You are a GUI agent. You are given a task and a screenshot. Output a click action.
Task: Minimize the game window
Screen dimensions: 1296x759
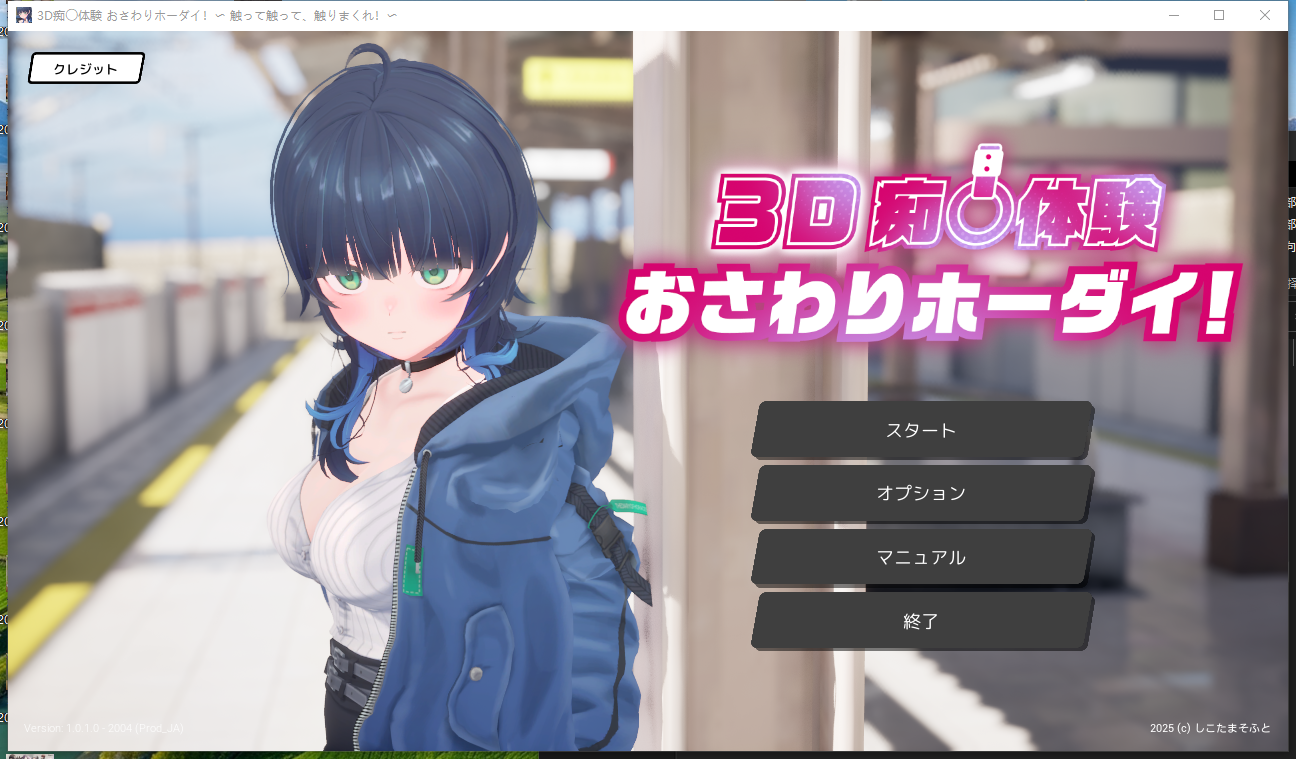tap(1174, 15)
